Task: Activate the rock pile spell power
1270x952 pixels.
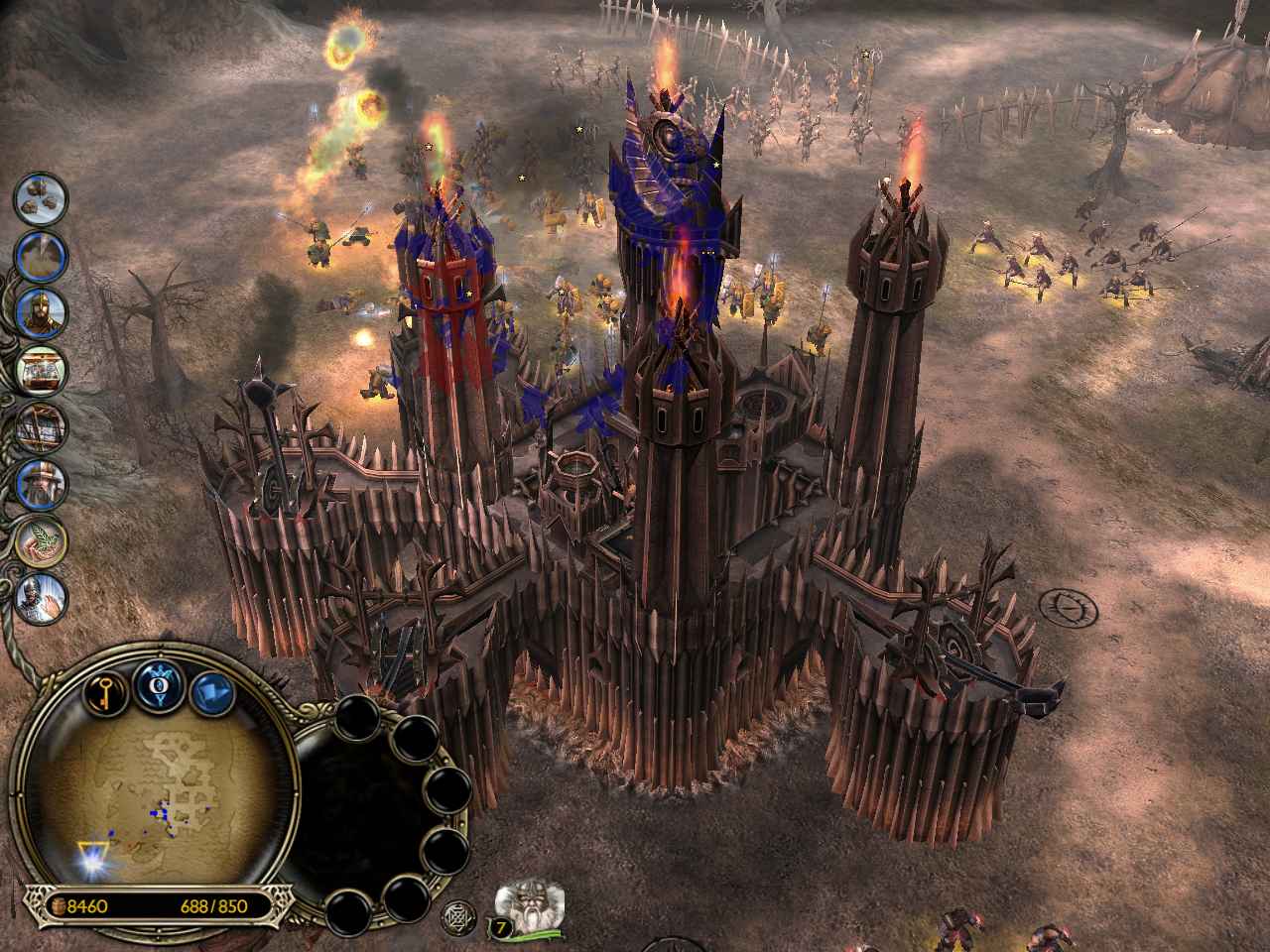Action: [41, 200]
